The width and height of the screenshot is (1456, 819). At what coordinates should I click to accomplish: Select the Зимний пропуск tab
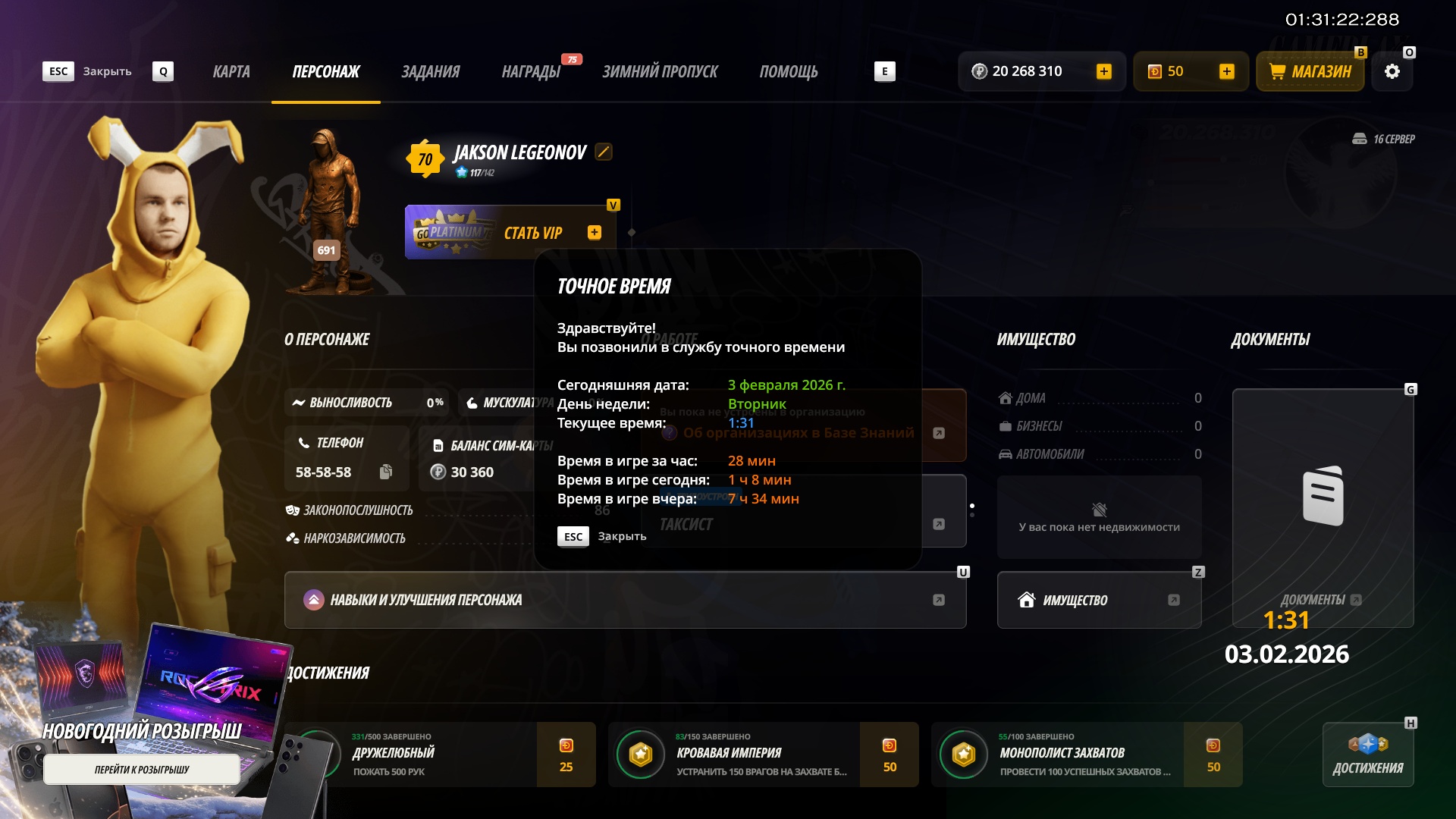tap(660, 72)
